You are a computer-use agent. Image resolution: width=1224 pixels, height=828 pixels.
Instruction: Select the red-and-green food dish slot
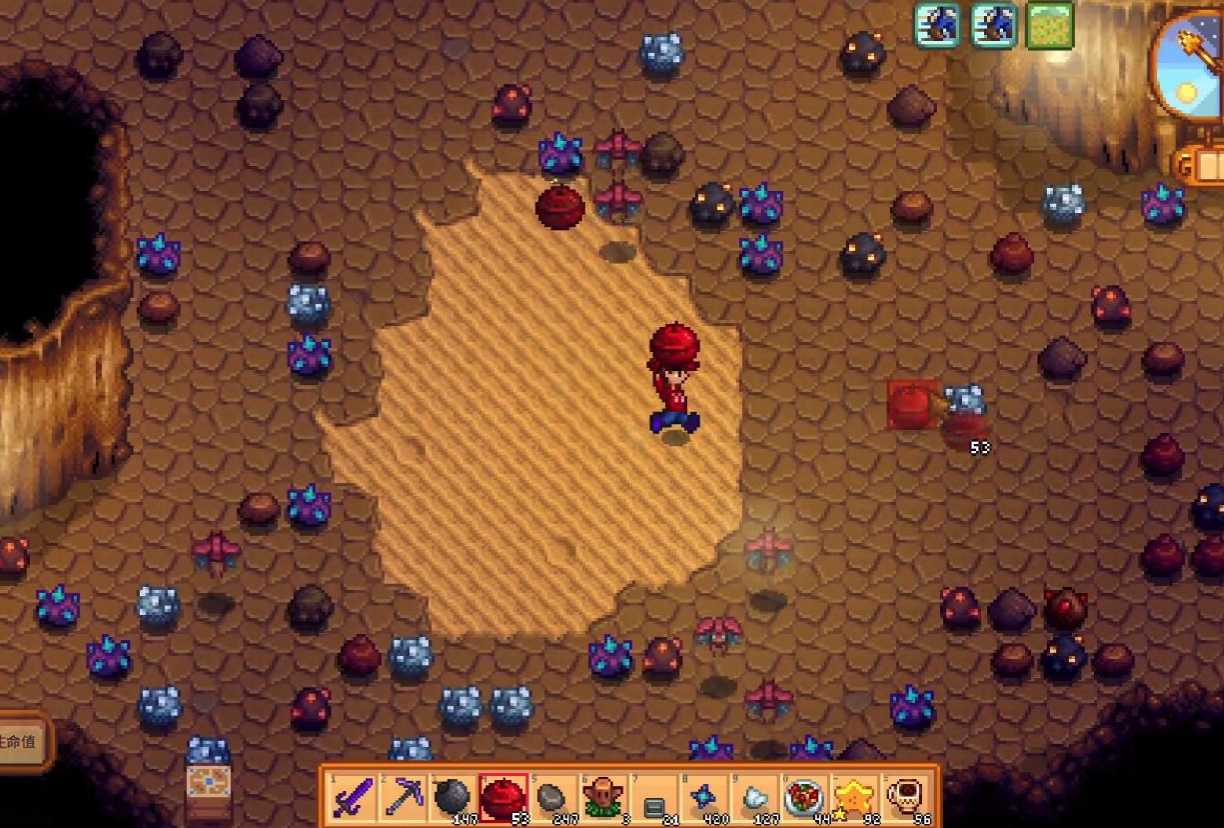pos(806,797)
